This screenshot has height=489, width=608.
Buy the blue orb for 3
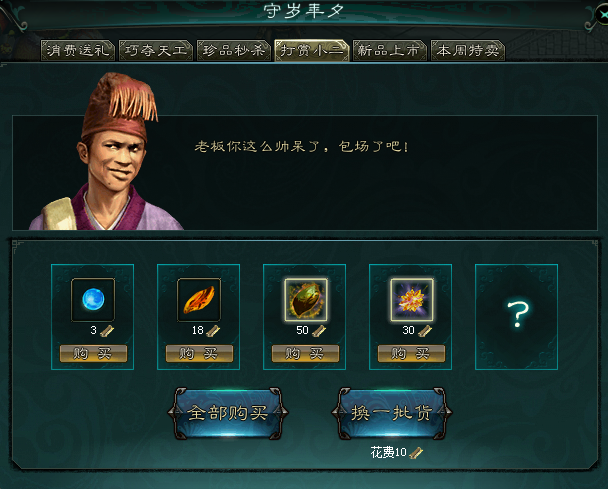coord(93,353)
